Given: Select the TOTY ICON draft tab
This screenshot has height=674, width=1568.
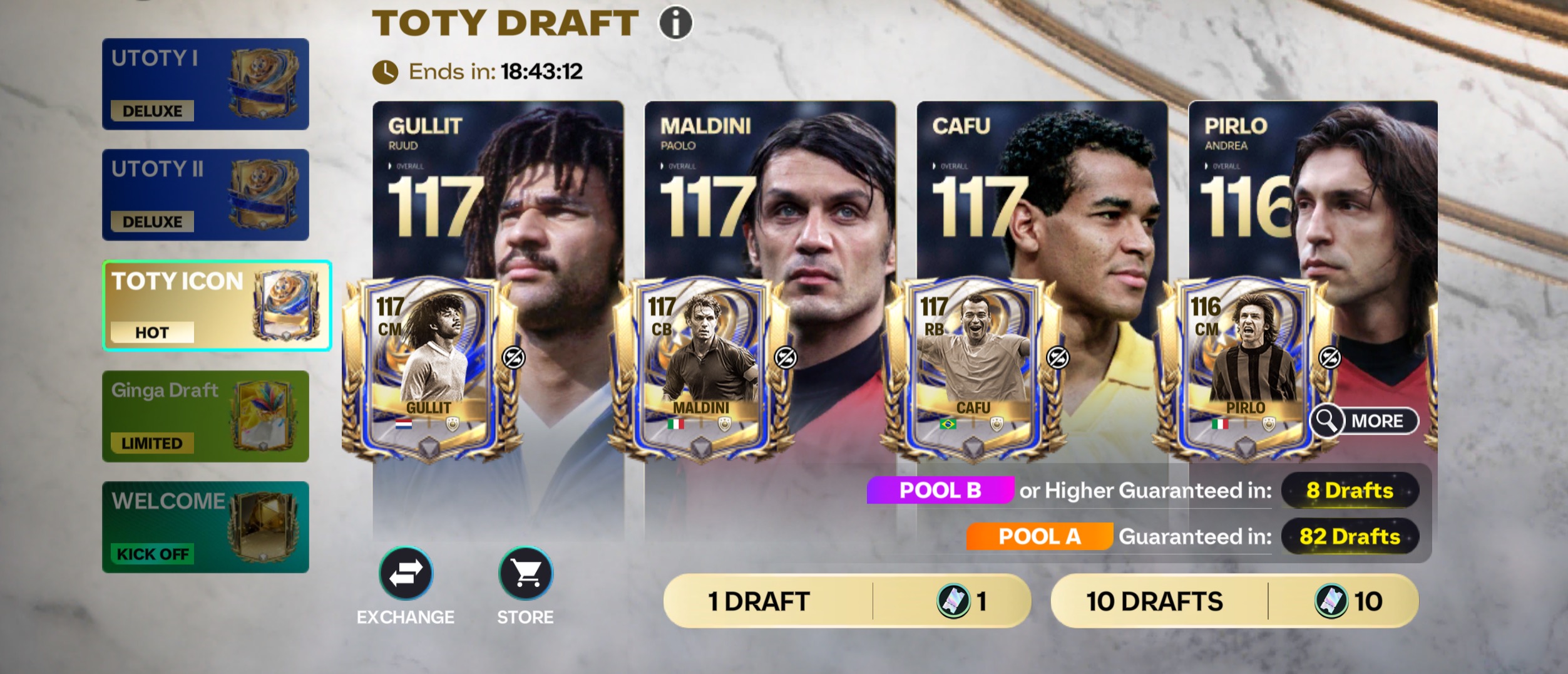Looking at the screenshot, I should [217, 306].
